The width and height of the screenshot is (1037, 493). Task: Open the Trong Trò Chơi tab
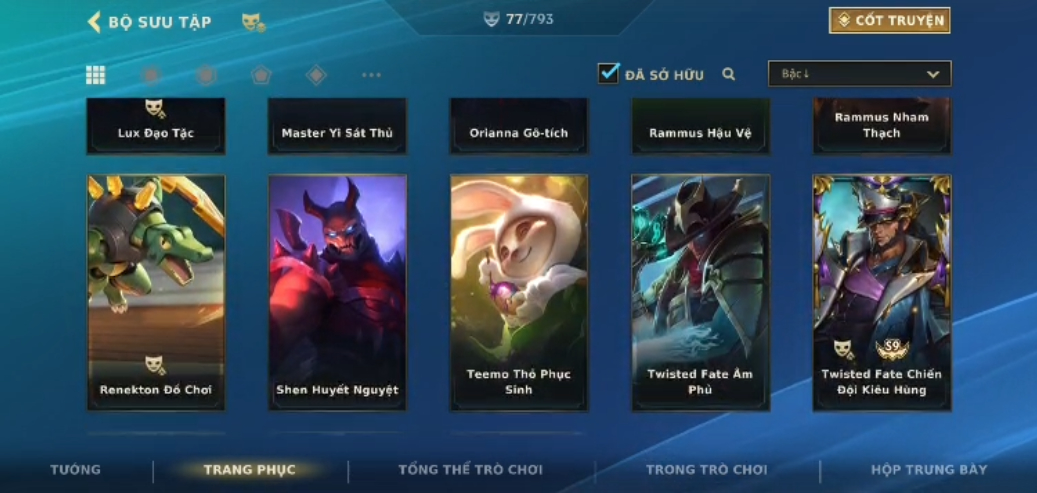point(706,470)
